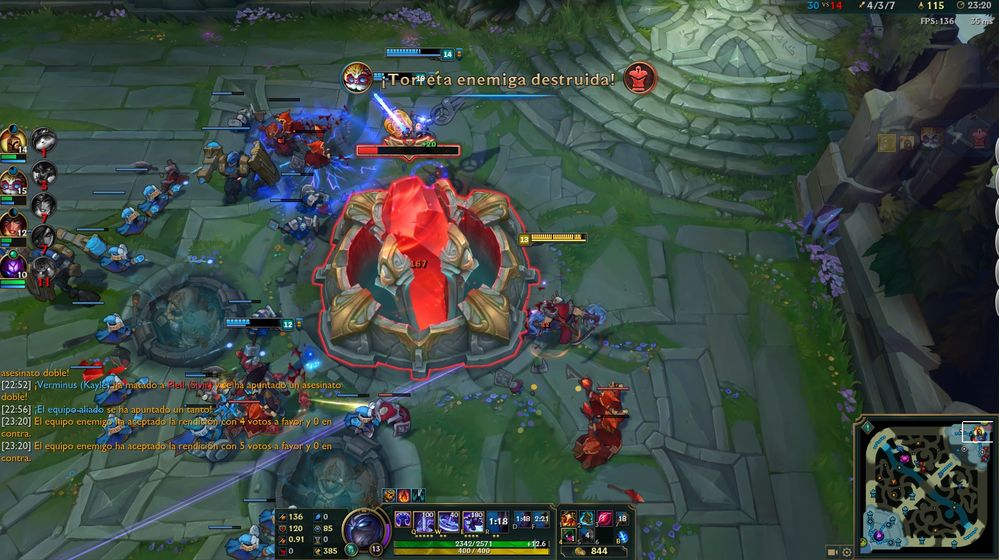Click the green-bordered item in slot four
999x560 pixels.
pyautogui.click(x=569, y=537)
